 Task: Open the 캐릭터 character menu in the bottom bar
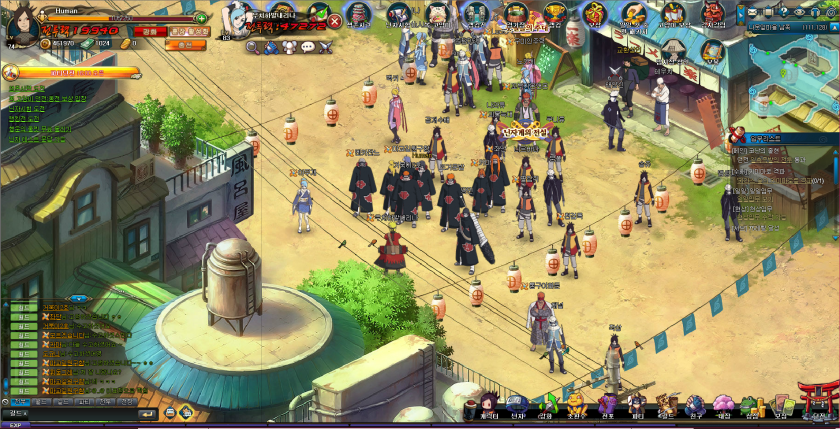tap(488, 404)
